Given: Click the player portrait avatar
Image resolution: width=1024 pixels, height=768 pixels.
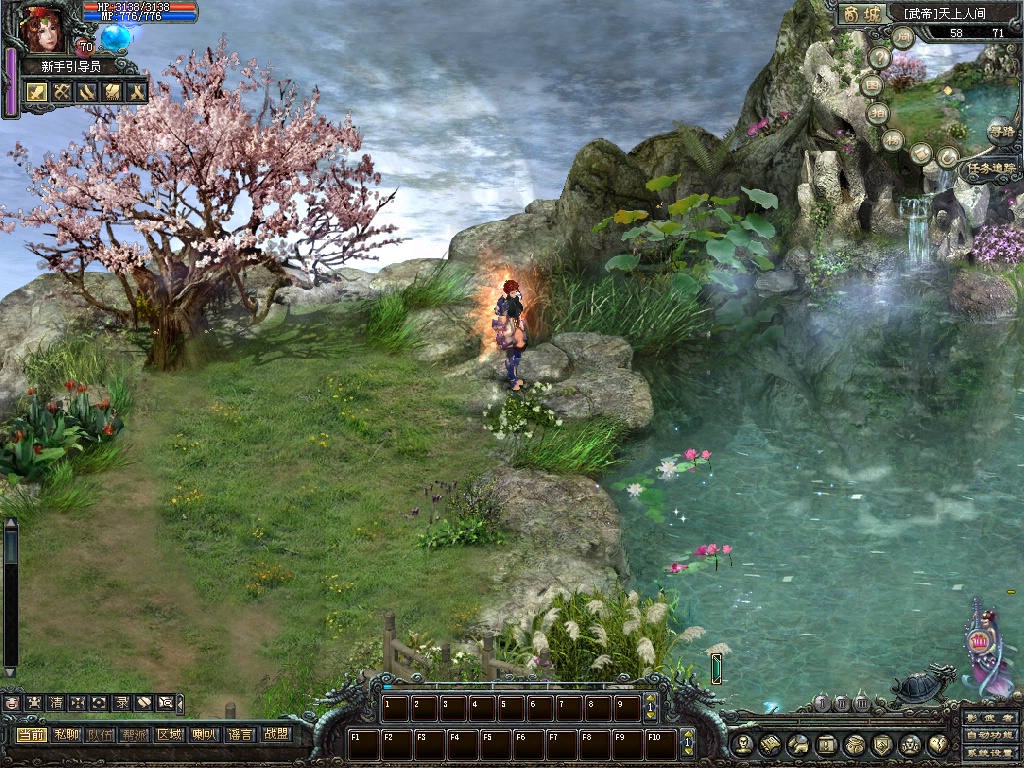Looking at the screenshot, I should pos(41,28).
